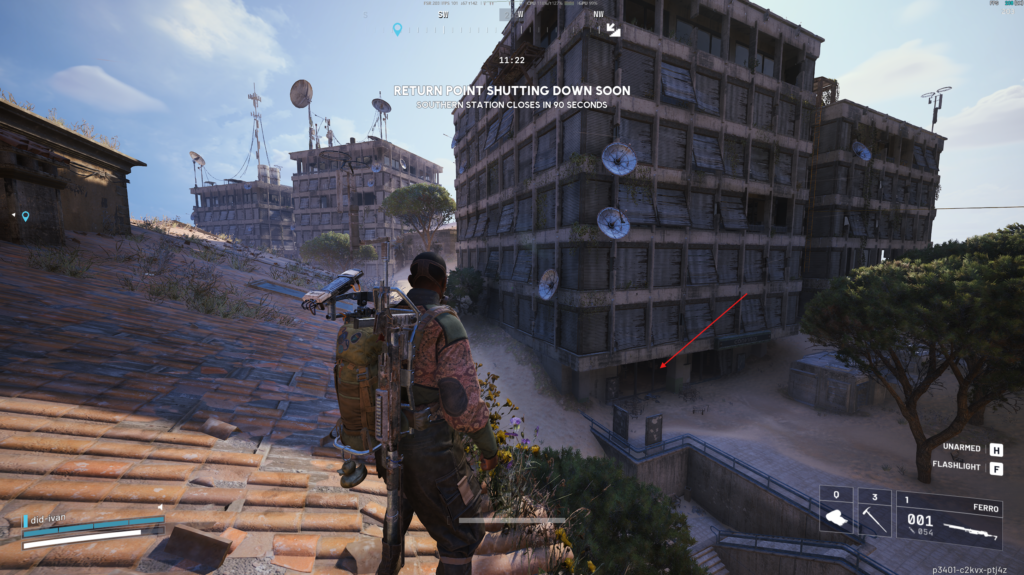Viewport: 1024px width, 575px height.
Task: Click the blue ping marker beside the rooftop
Action: tap(25, 216)
